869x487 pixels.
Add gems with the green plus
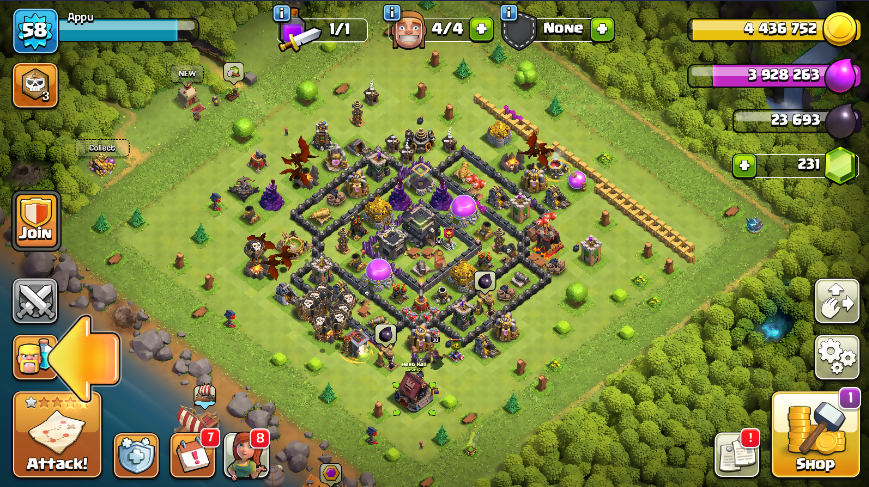[x=744, y=165]
